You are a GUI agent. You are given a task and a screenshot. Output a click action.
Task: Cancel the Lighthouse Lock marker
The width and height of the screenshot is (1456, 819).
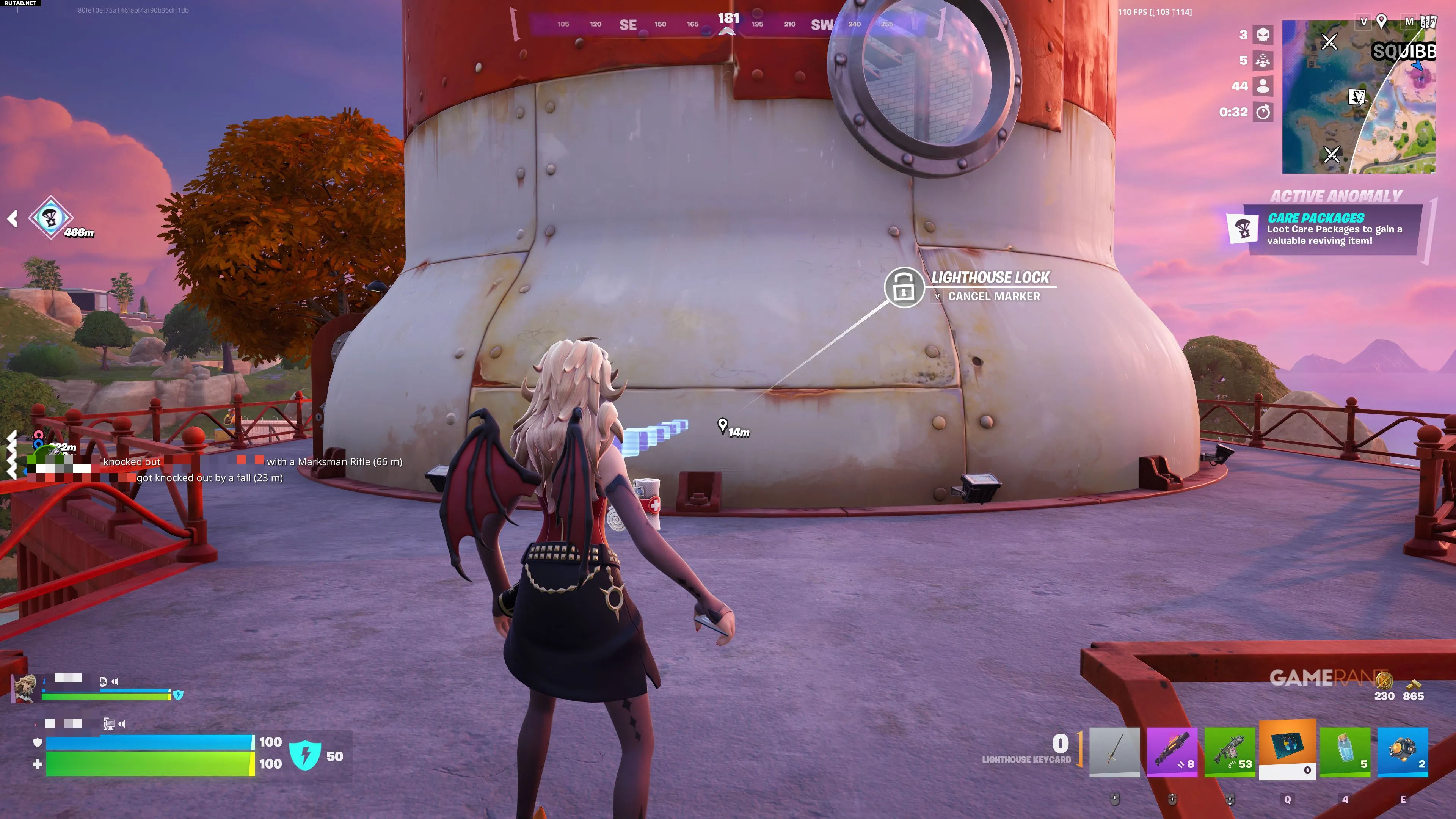[993, 297]
